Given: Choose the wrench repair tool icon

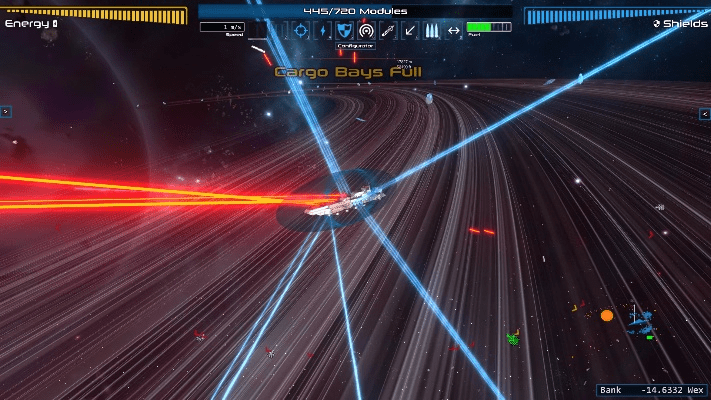Looking at the screenshot, I should point(388,31).
